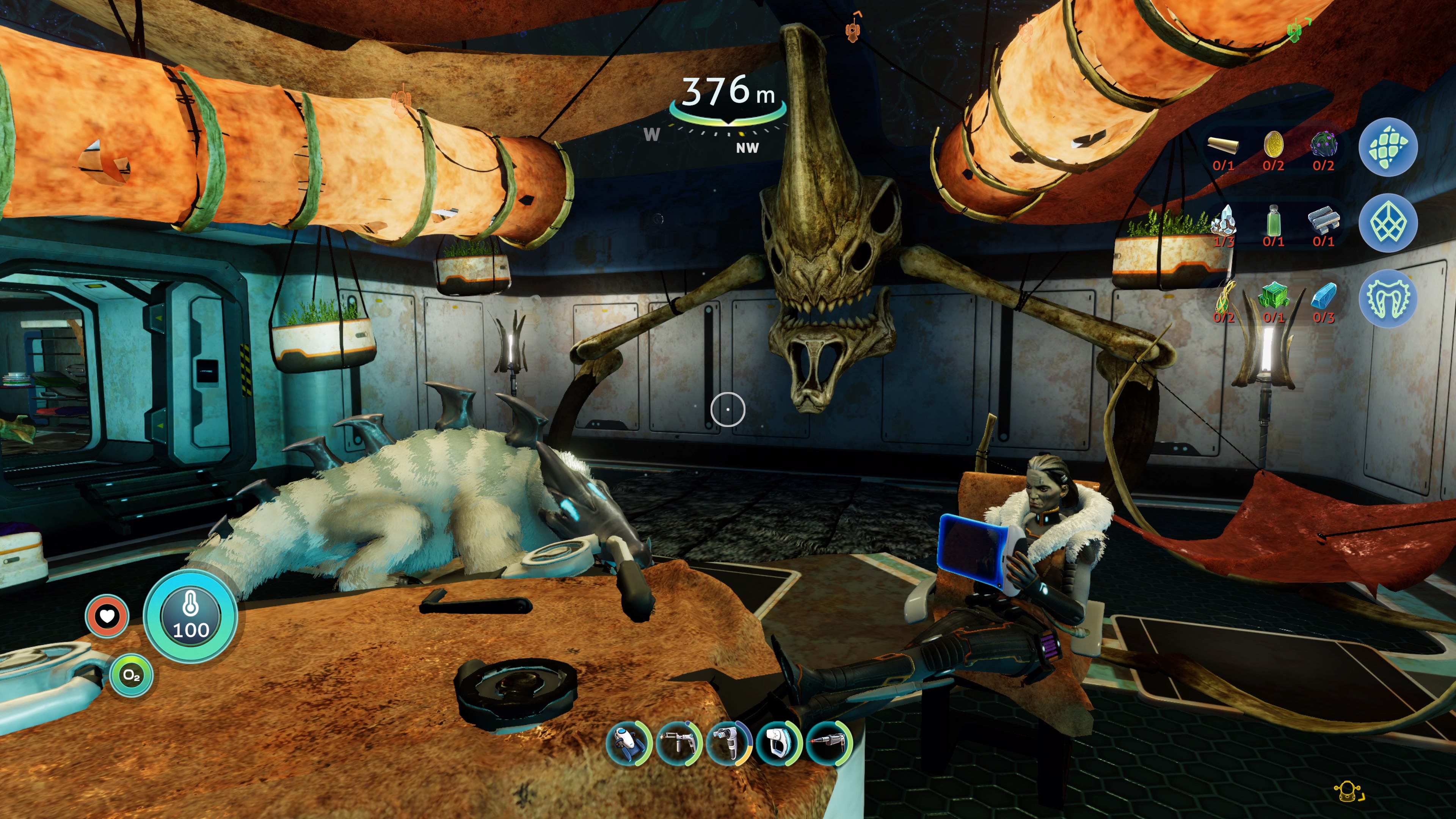Click the rolled fiber mesh ingredient
This screenshot has height=819, width=1456.
click(x=1222, y=146)
